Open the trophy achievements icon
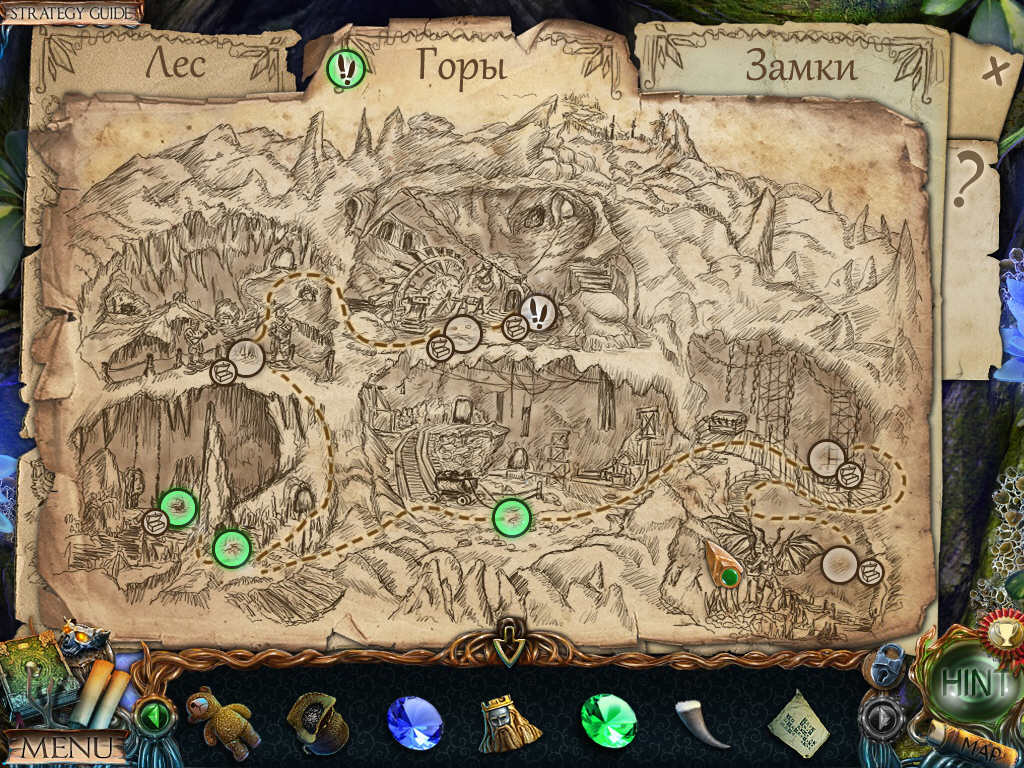This screenshot has height=768, width=1024. coord(1000,629)
